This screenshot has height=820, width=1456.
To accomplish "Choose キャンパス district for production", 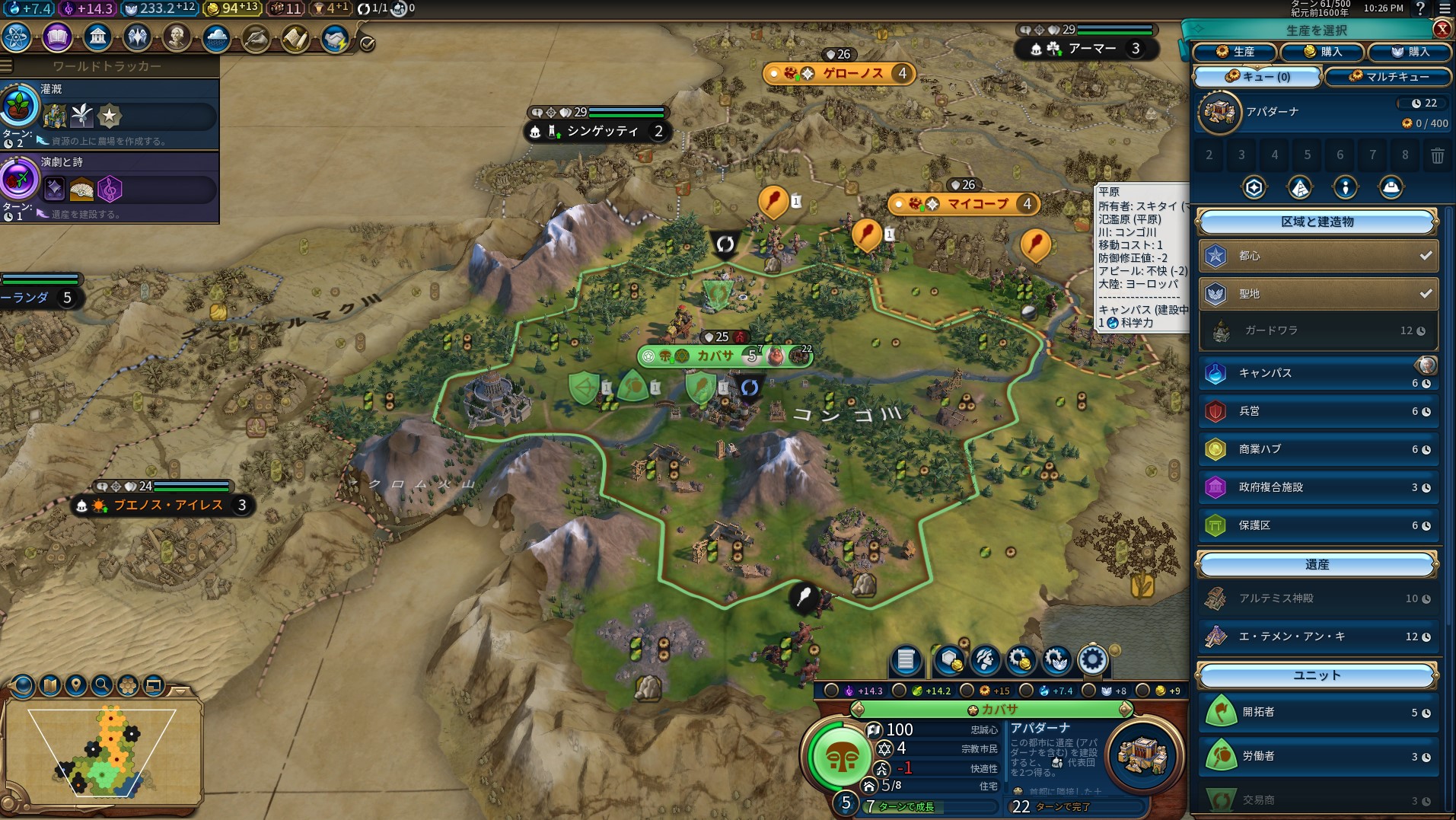I will click(x=1317, y=373).
